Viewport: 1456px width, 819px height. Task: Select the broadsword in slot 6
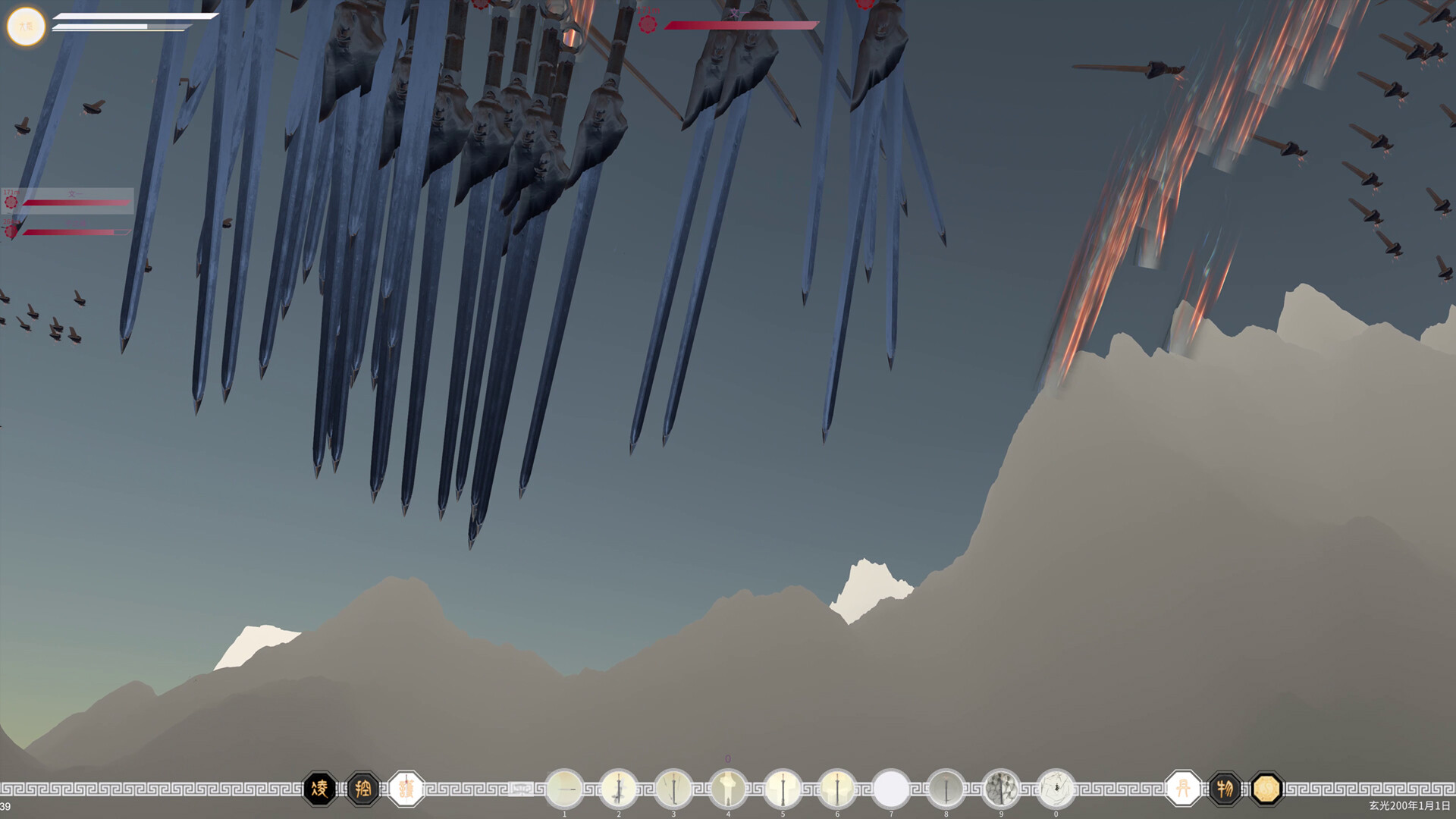pyautogui.click(x=837, y=789)
